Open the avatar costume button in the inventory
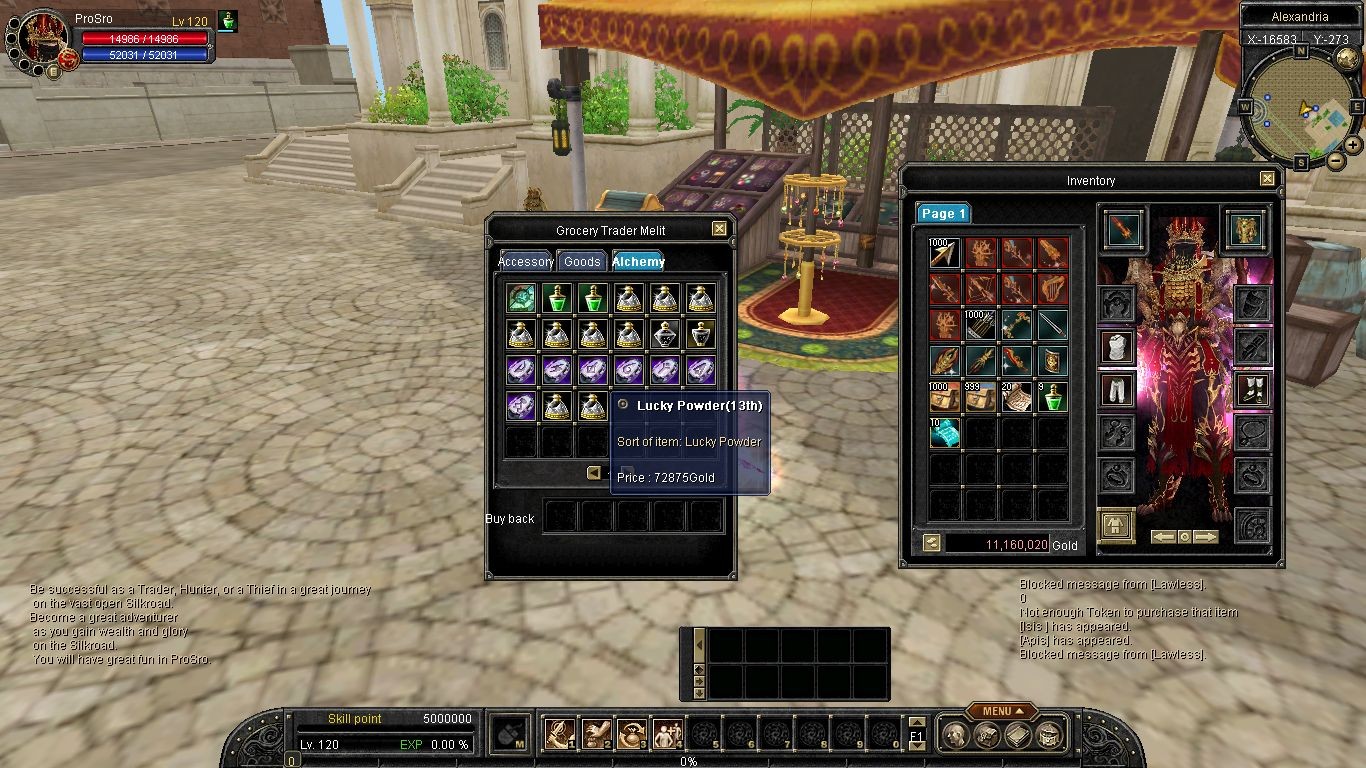The image size is (1366, 768). (x=1116, y=524)
